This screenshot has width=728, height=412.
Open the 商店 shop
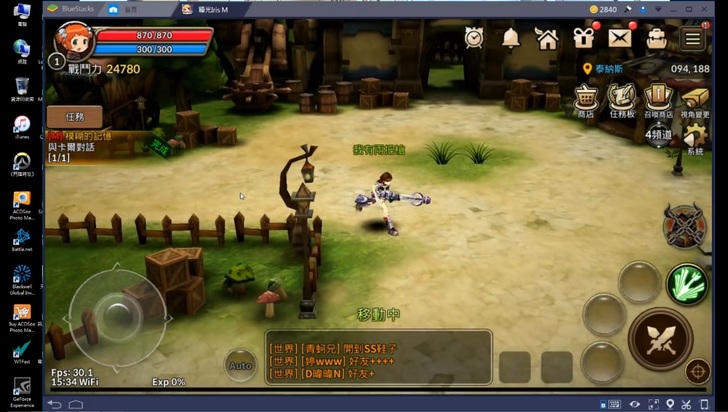[585, 100]
